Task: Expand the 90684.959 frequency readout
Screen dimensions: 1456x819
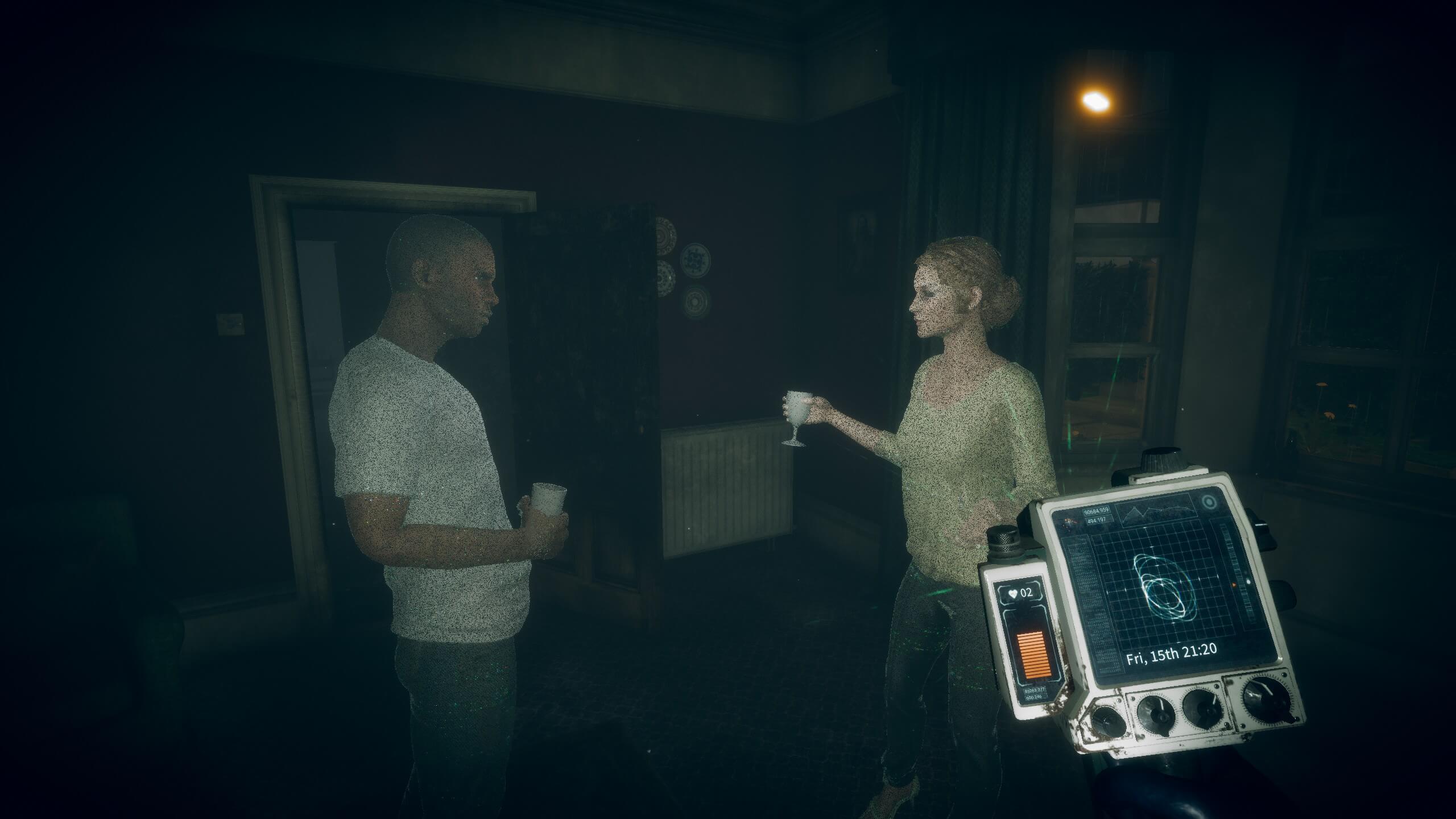Action: pyautogui.click(x=1097, y=511)
